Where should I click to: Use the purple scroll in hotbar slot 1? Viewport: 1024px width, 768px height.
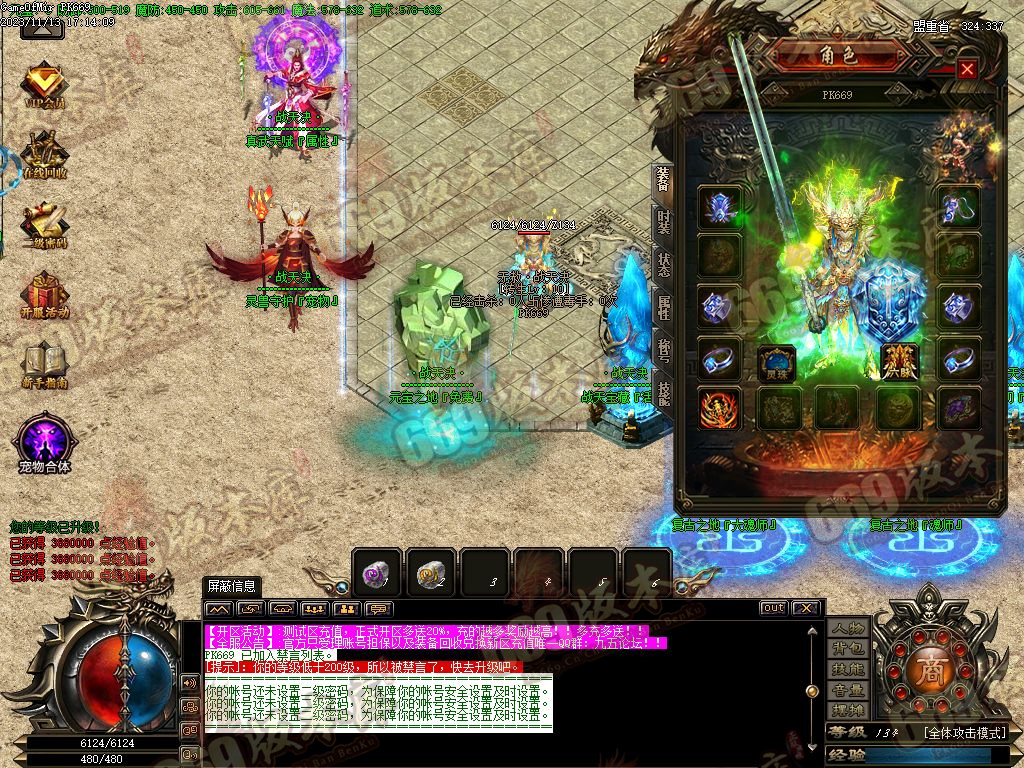[x=376, y=573]
